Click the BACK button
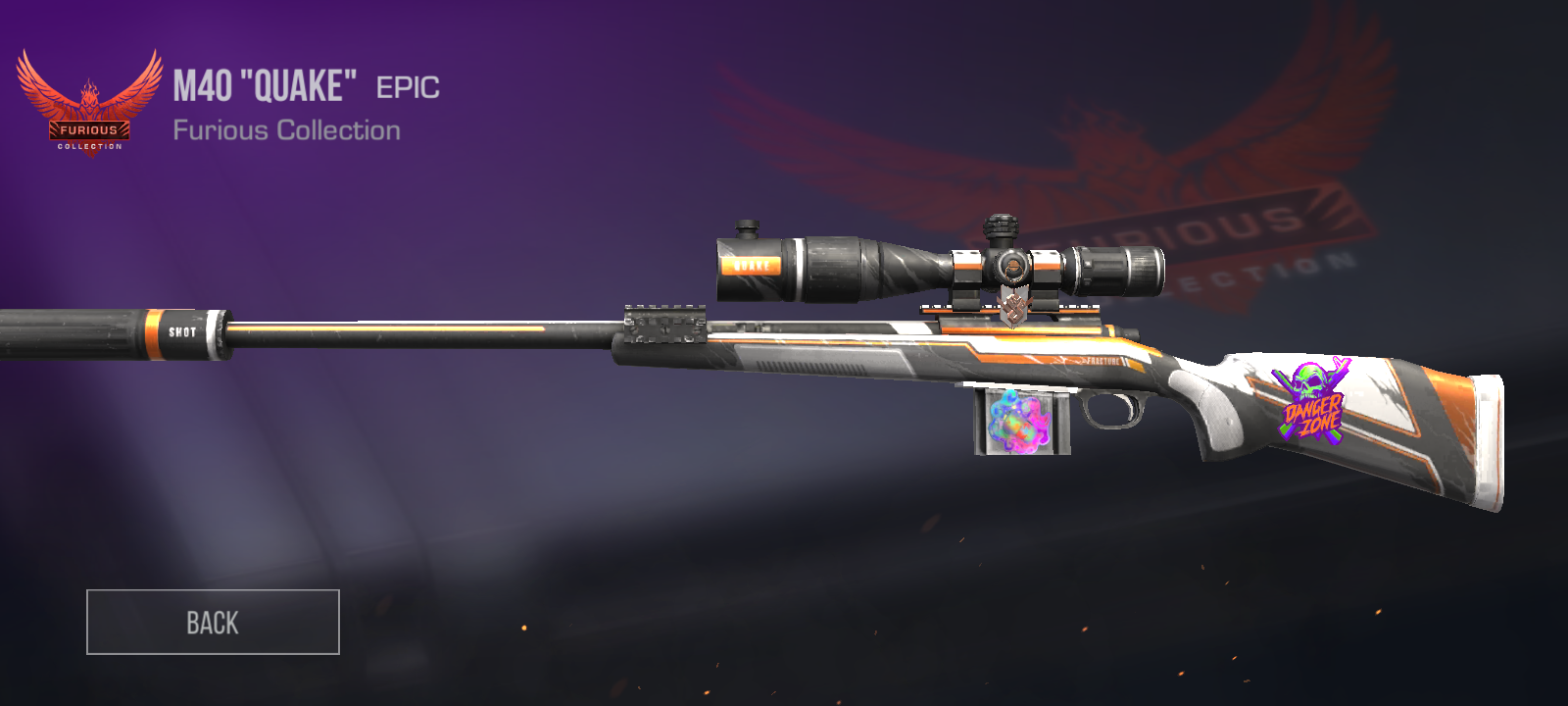The height and width of the screenshot is (706, 1568). point(213,622)
